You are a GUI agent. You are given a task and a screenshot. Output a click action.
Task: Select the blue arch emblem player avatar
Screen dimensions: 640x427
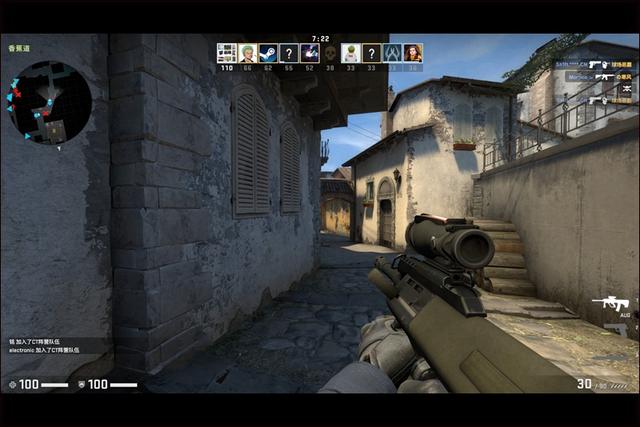click(x=392, y=53)
